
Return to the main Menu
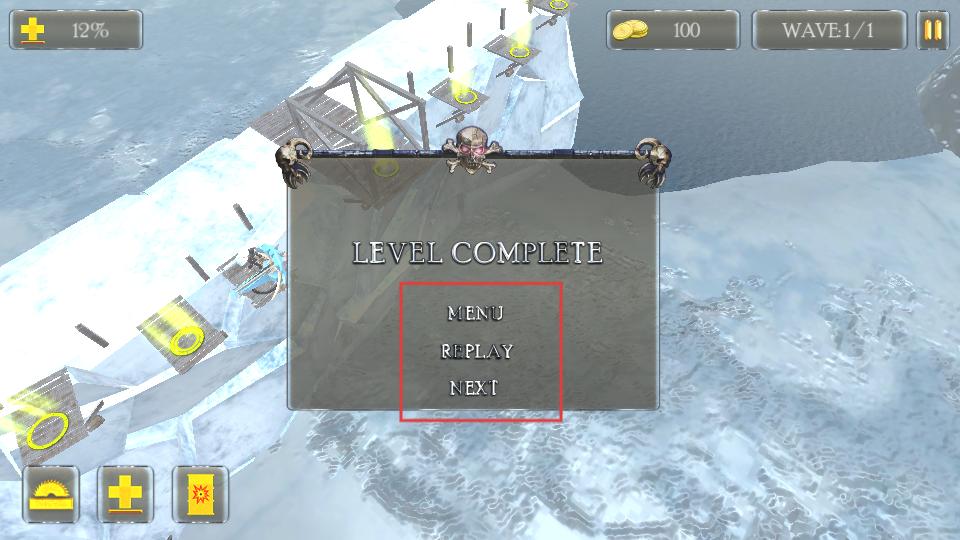click(475, 313)
